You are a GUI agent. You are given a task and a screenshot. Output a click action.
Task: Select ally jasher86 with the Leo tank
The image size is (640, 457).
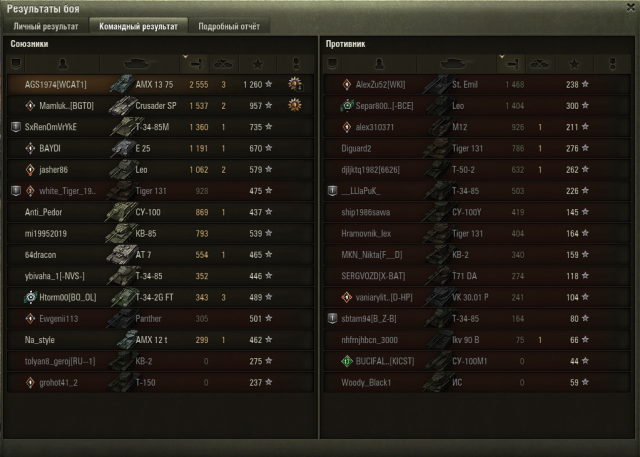tap(160, 169)
